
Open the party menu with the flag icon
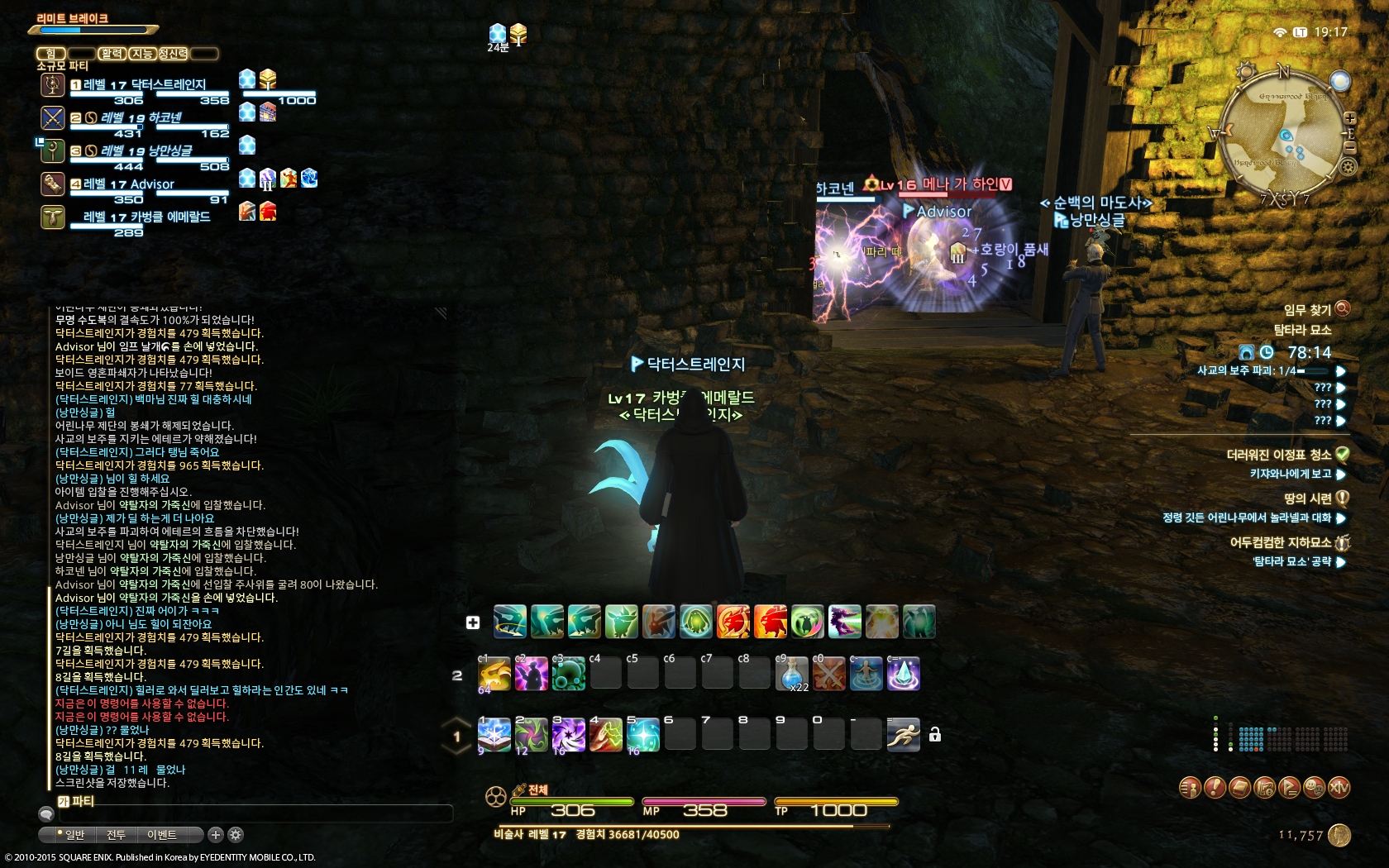tap(1289, 788)
